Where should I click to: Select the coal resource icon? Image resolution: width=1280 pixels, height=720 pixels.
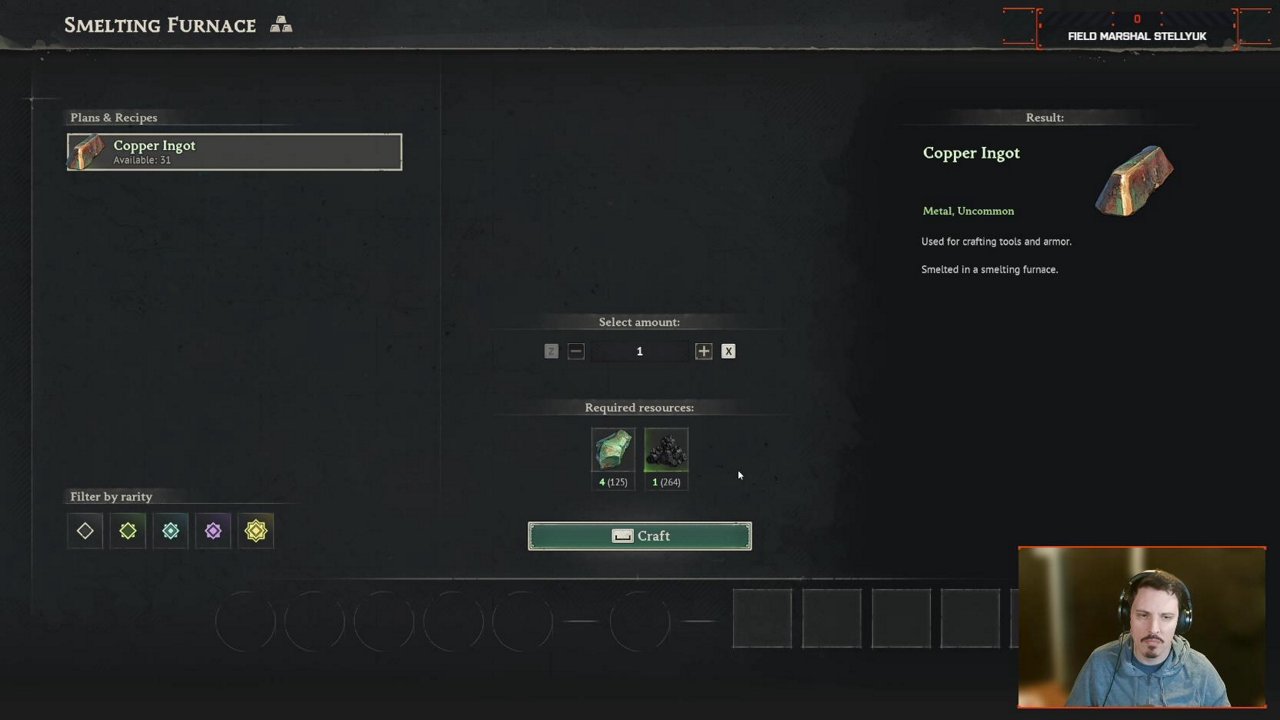pos(666,451)
